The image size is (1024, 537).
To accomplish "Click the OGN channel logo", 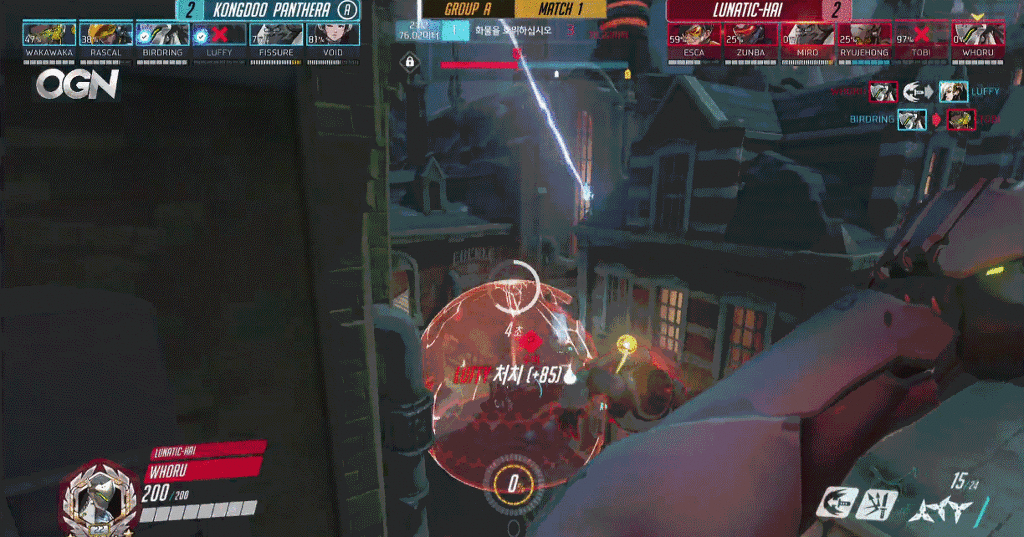I will (78, 85).
